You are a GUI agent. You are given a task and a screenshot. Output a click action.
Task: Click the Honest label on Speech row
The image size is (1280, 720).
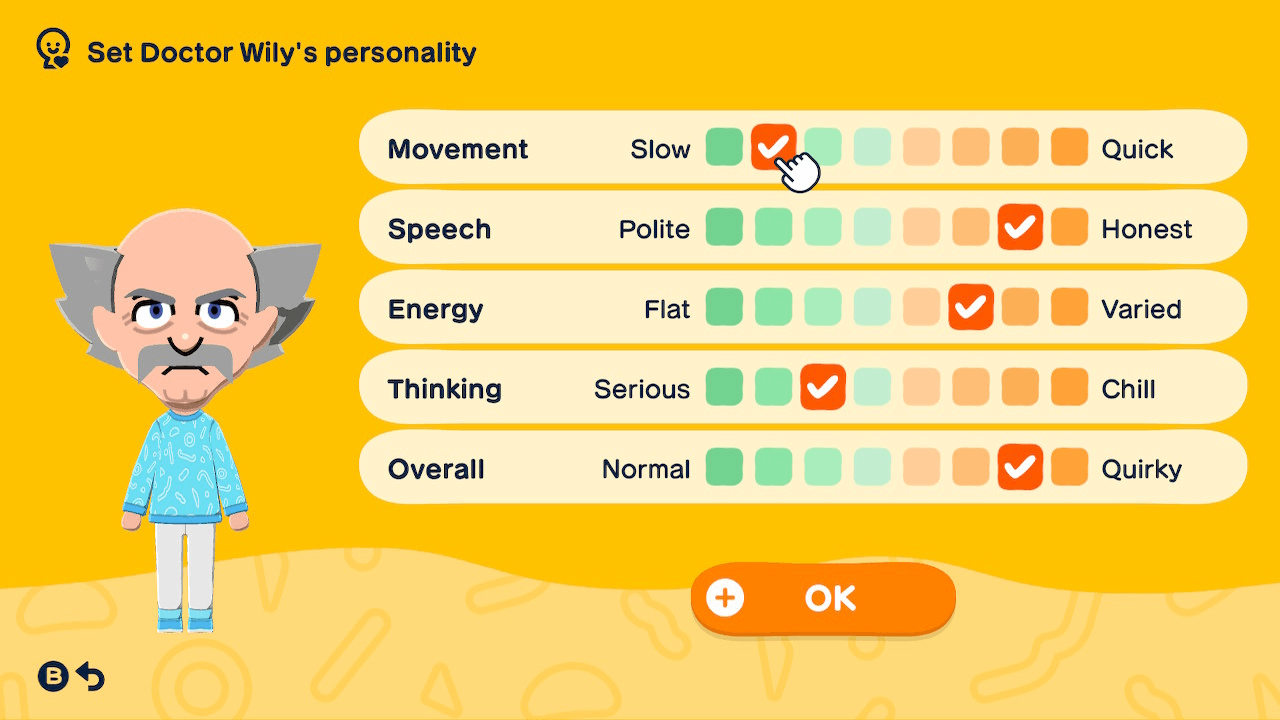point(1146,228)
